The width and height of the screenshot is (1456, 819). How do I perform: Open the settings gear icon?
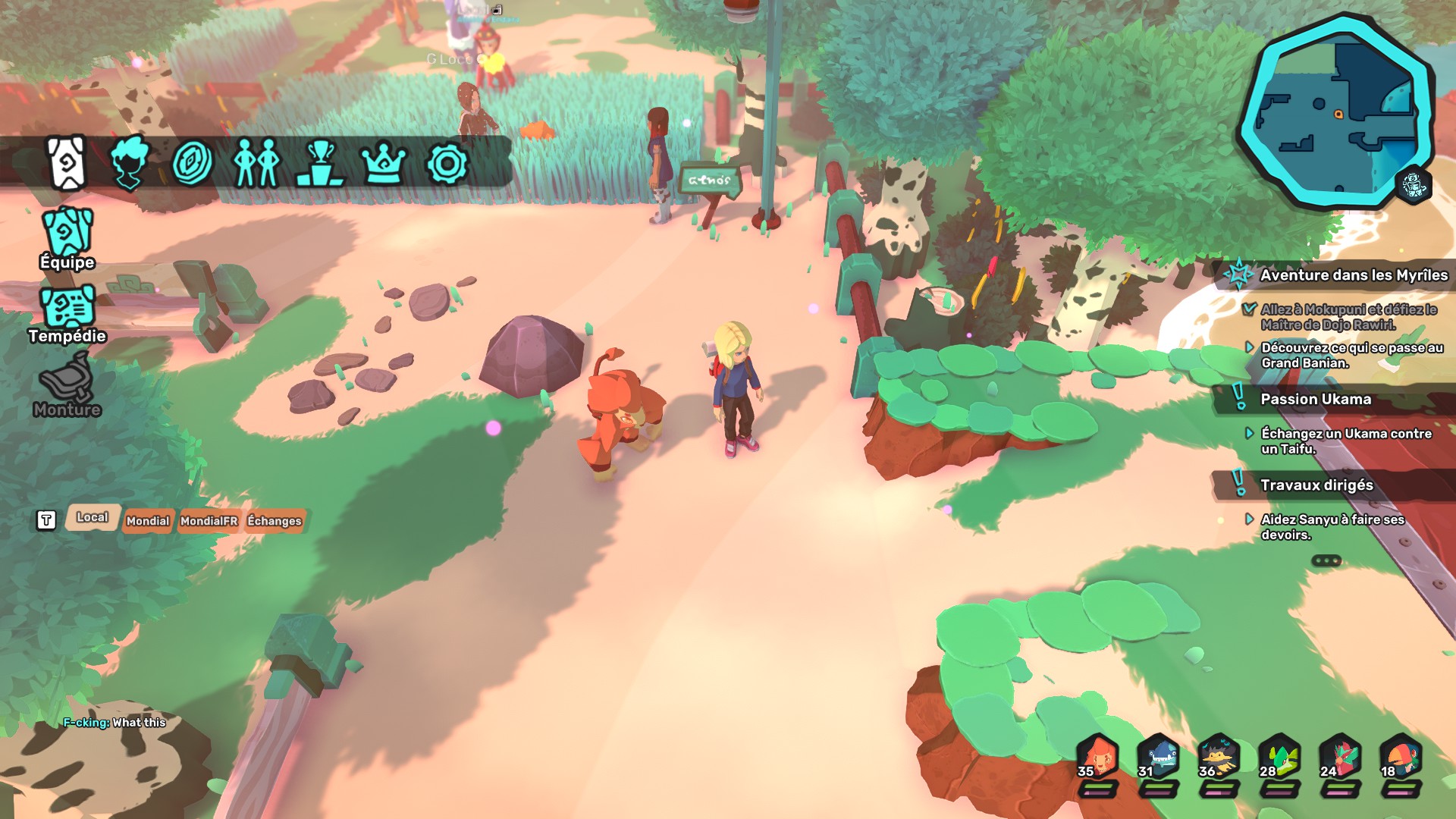(447, 163)
